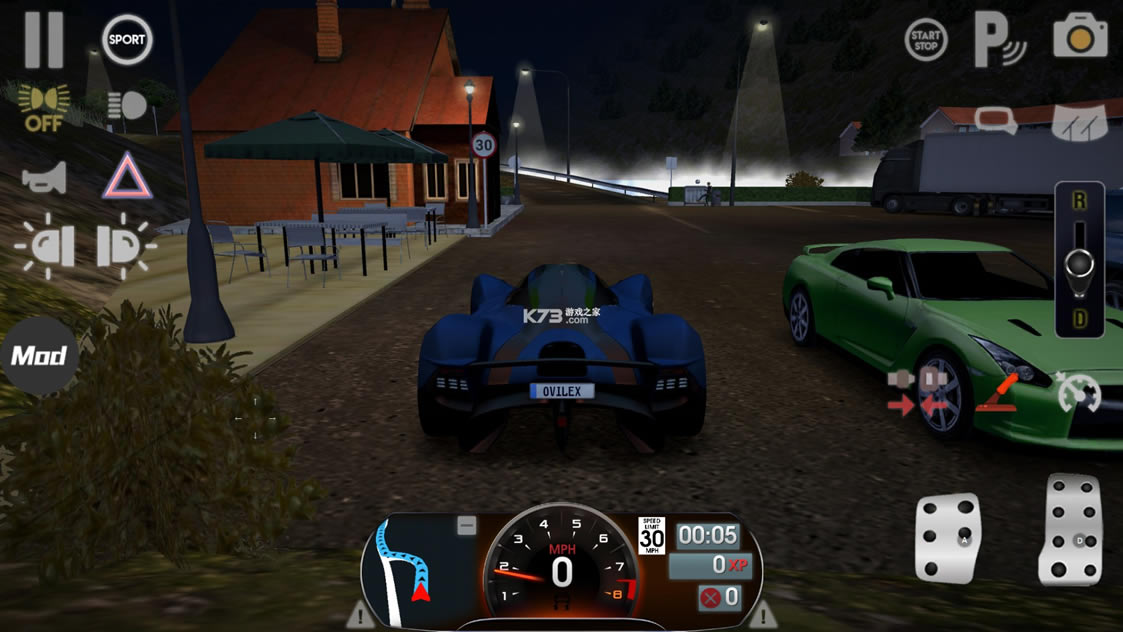Viewport: 1123px width, 632px height.
Task: Toggle the SPORT driving mode button
Action: tap(127, 40)
